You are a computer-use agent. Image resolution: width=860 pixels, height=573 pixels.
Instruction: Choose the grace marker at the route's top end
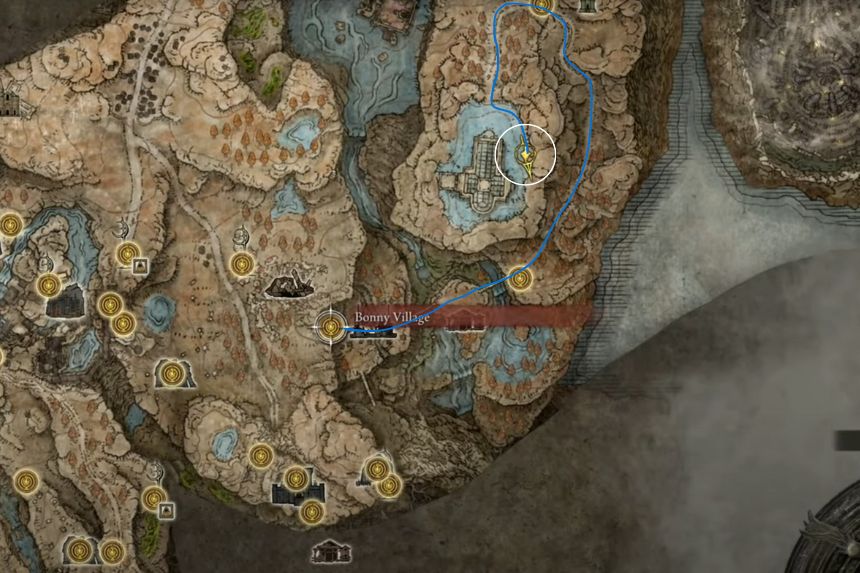pos(542,6)
